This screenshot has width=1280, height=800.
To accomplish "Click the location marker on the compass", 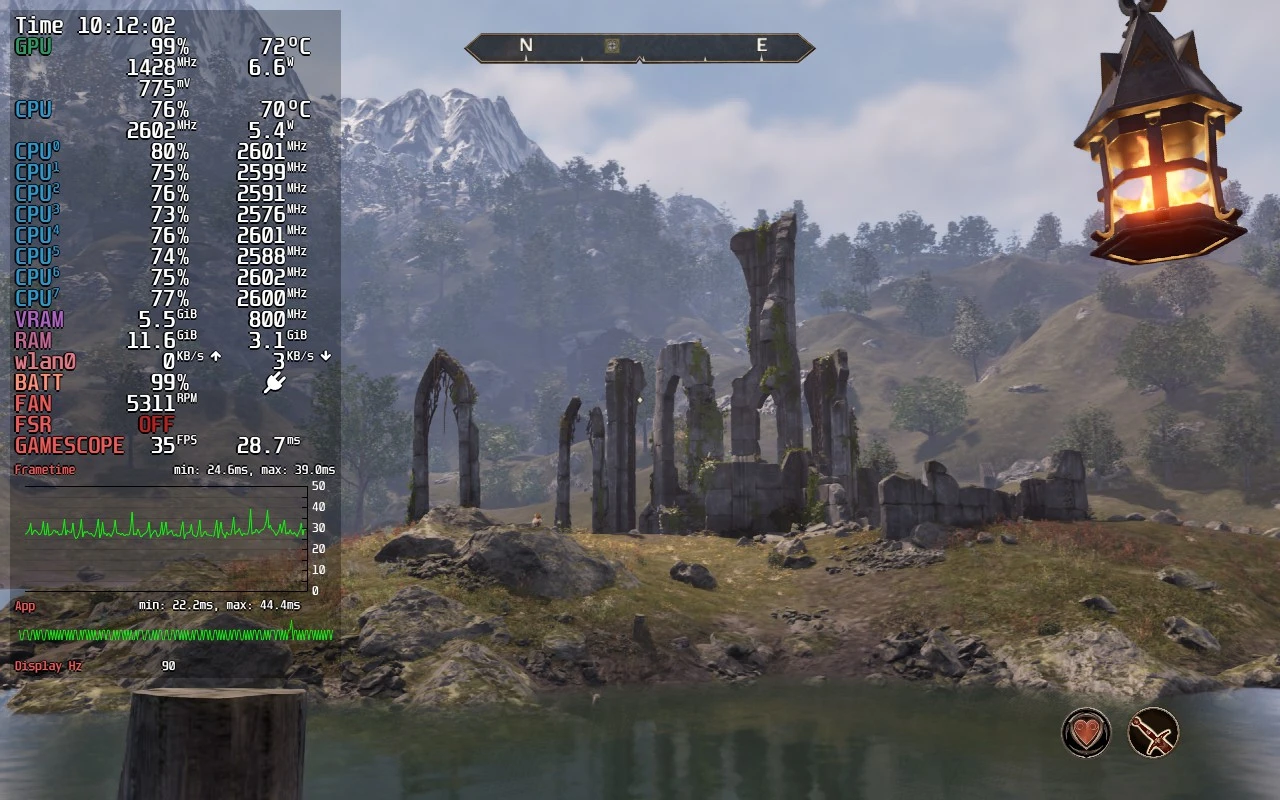I will 613,45.
